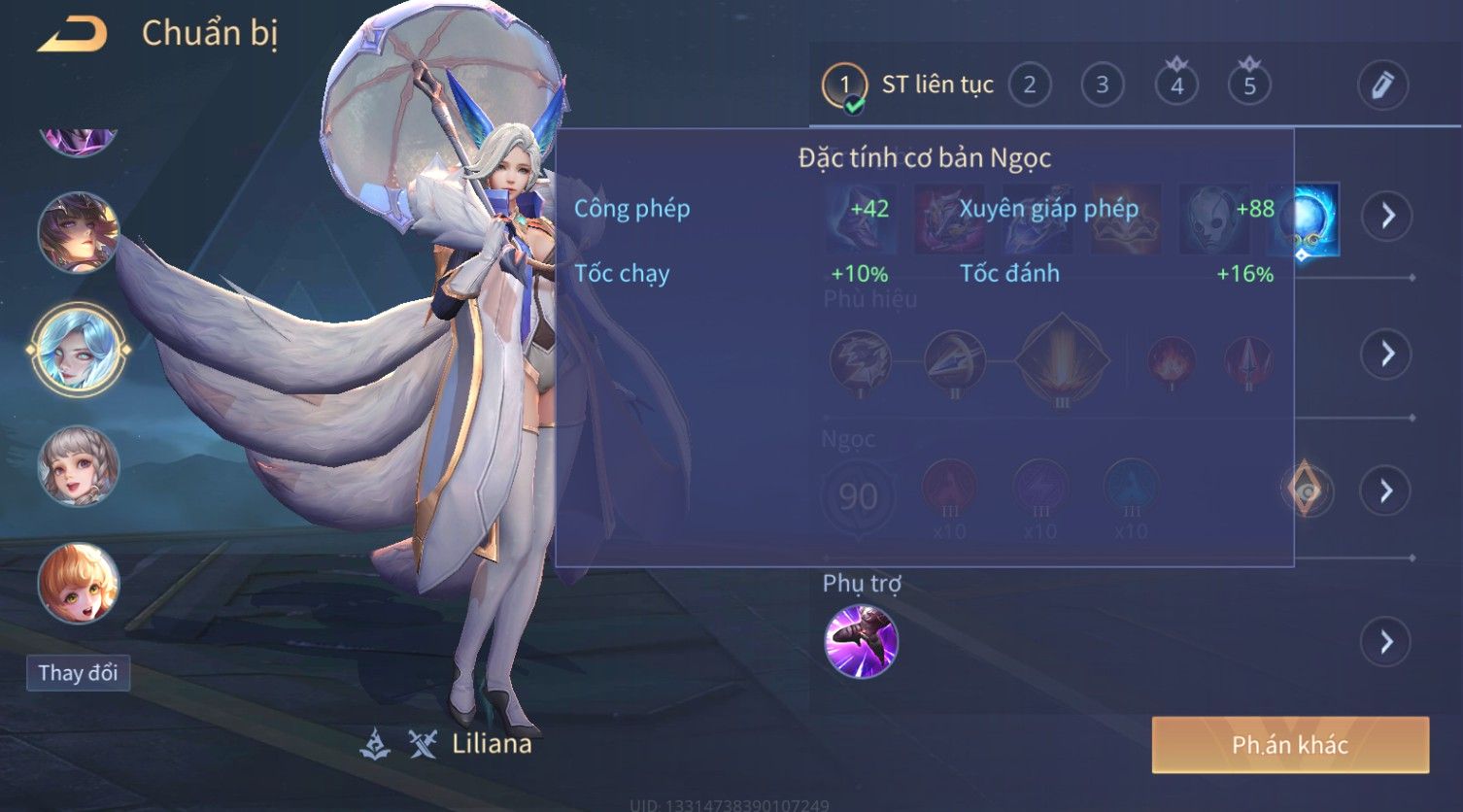Choose the gray-haired girl hero portrait
The image size is (1463, 812).
tap(78, 466)
